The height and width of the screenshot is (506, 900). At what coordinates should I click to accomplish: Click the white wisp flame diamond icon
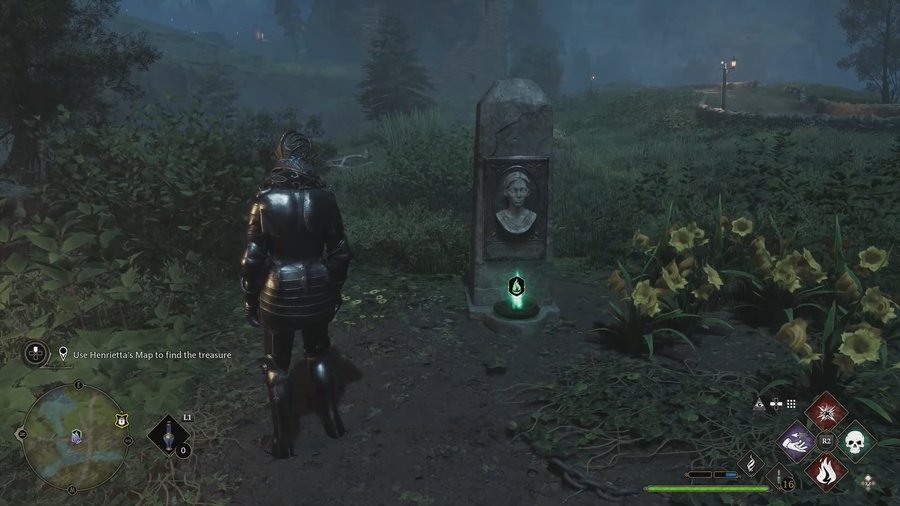(x=750, y=462)
